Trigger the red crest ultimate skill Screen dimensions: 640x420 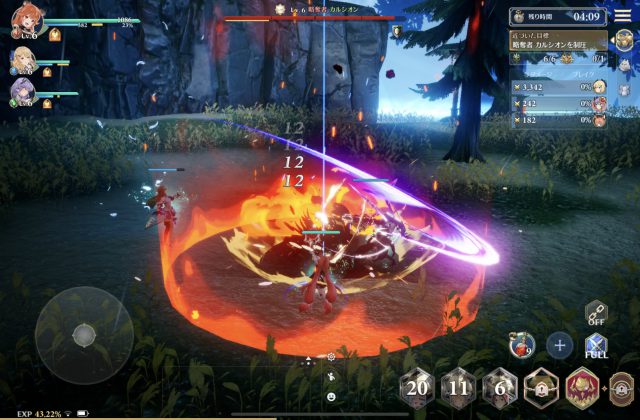click(583, 388)
